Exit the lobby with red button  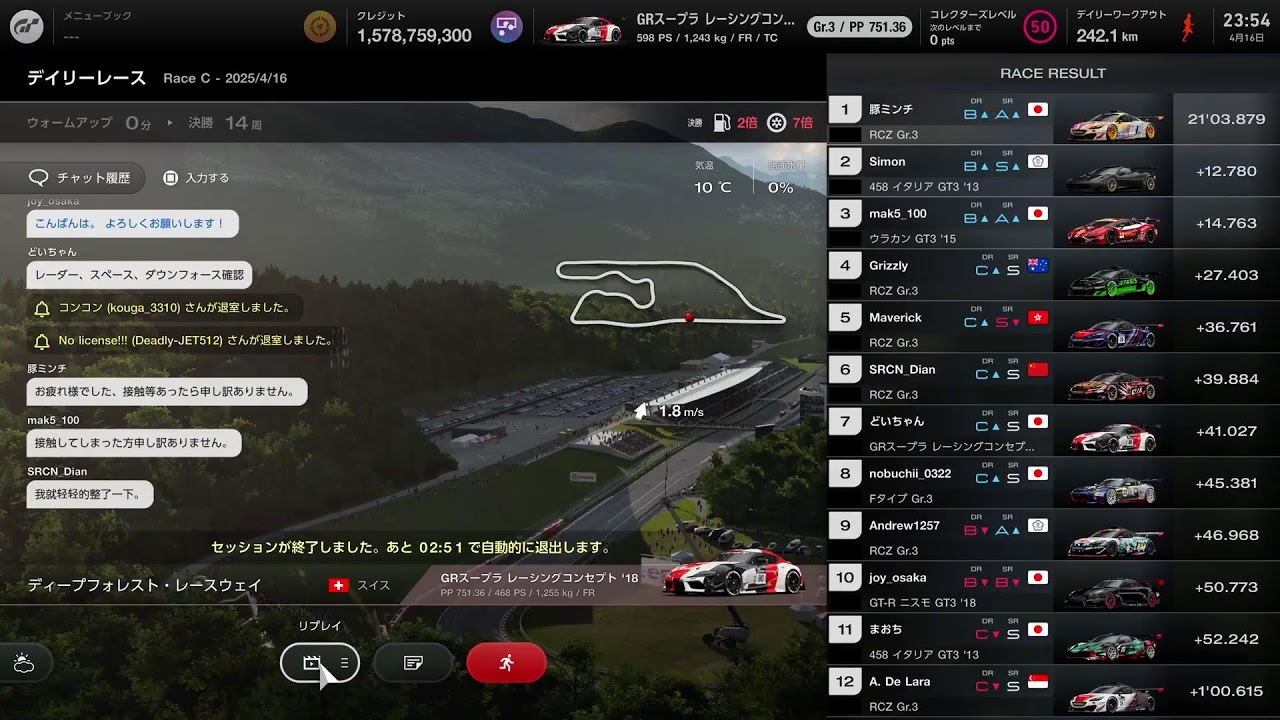tap(506, 662)
